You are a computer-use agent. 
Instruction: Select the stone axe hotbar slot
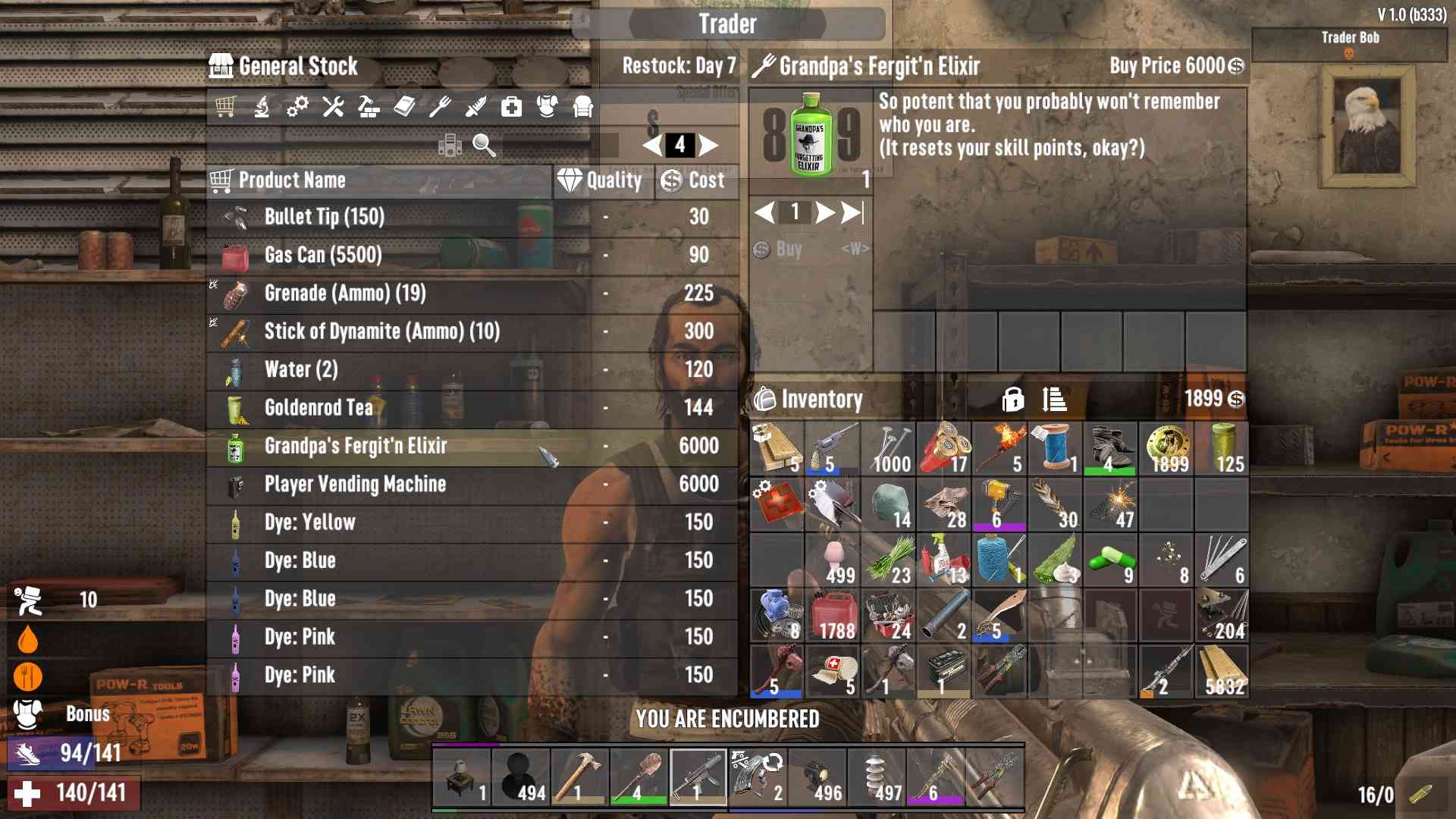pos(580,776)
